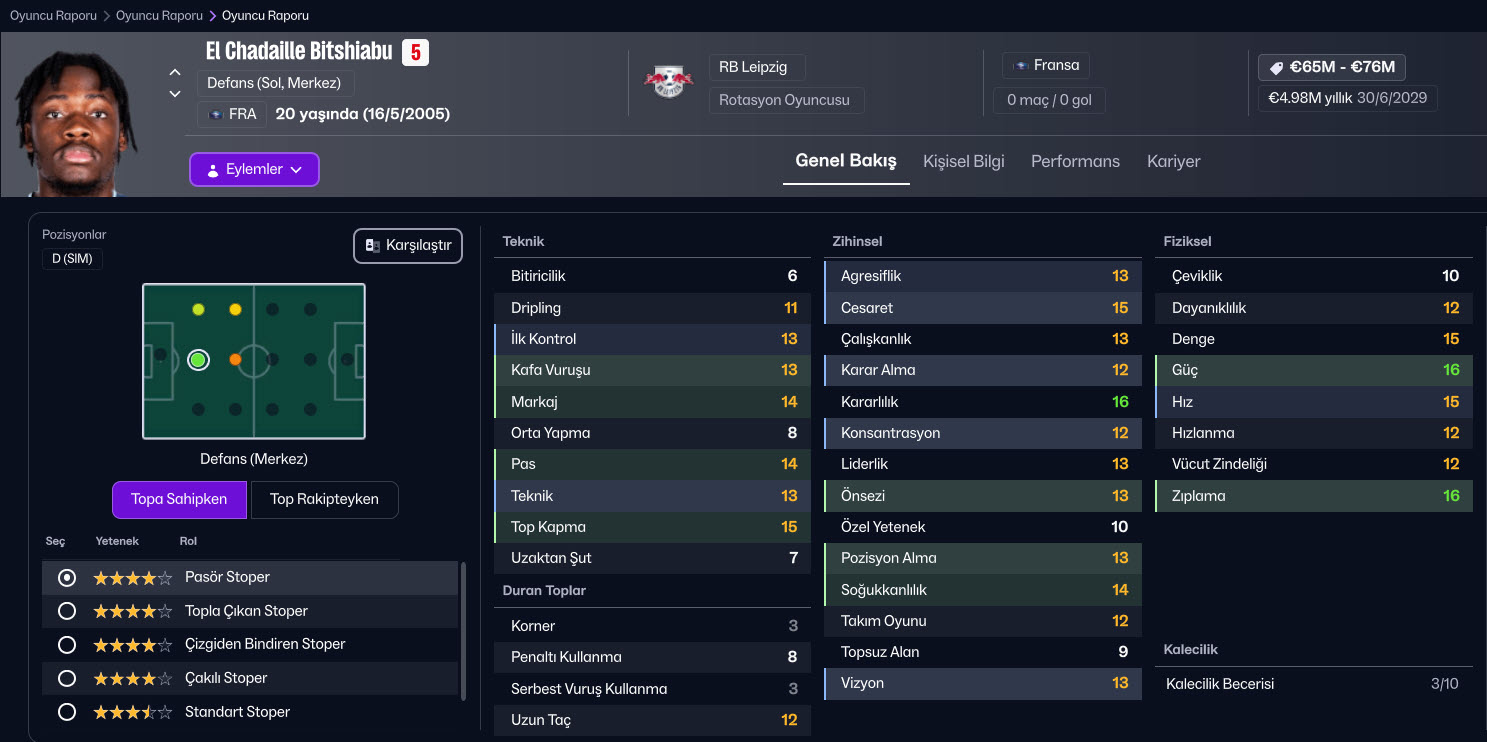Click the Karşılaştır compare button
This screenshot has height=742, width=1487.
(x=408, y=246)
